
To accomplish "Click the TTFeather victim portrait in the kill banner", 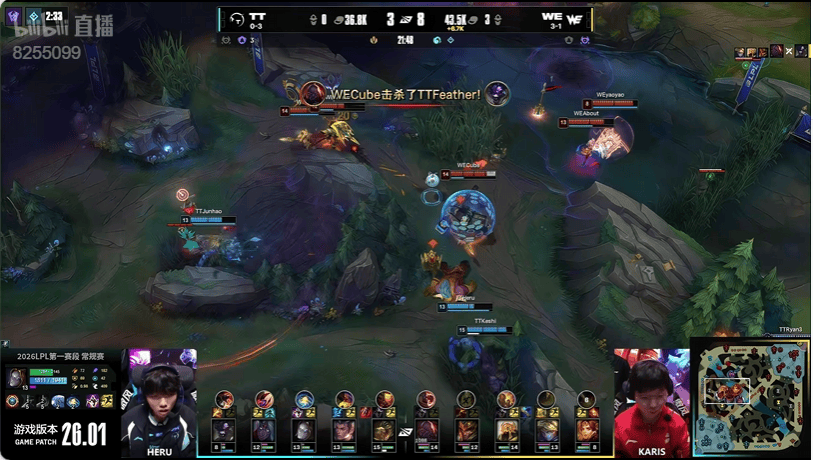I will tap(497, 94).
